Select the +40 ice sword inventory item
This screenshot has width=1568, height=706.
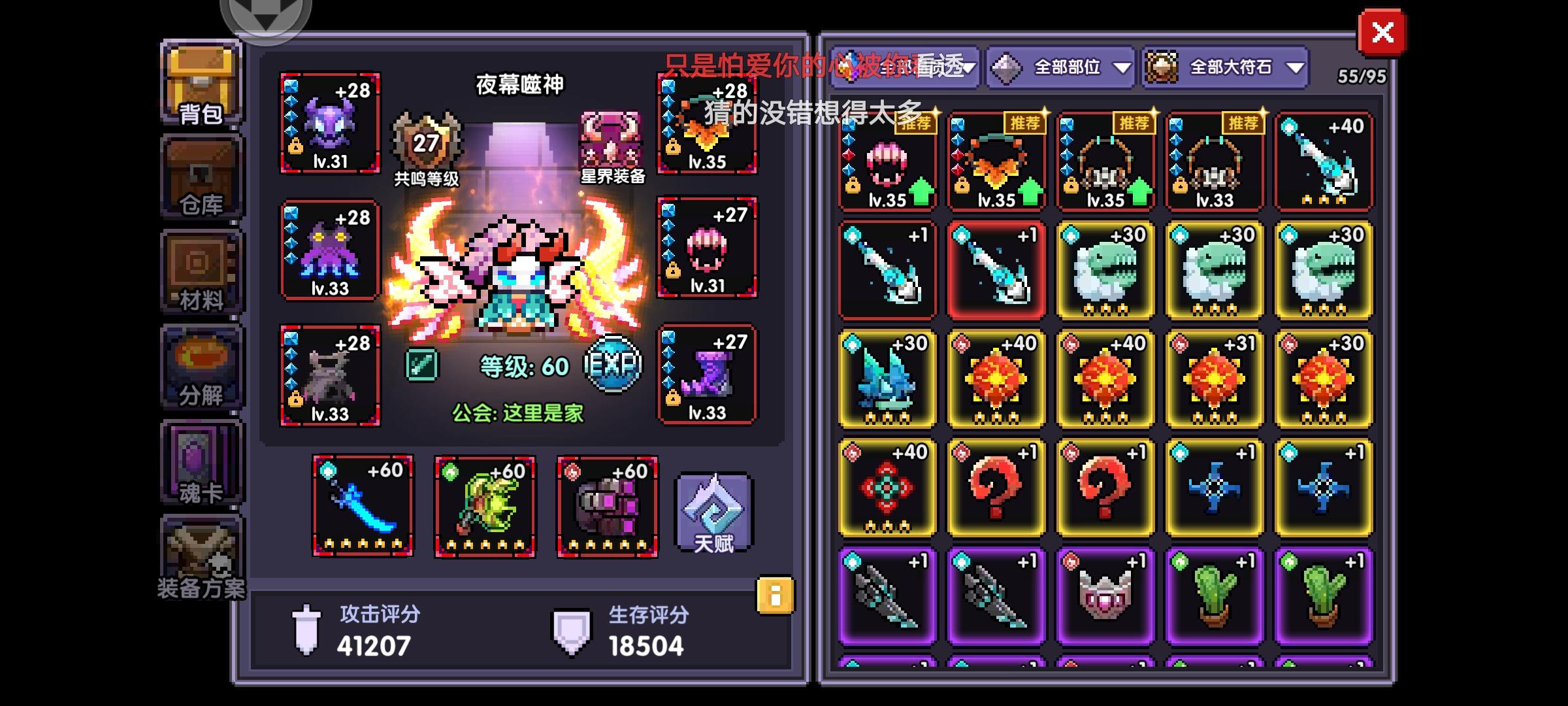(x=1323, y=160)
